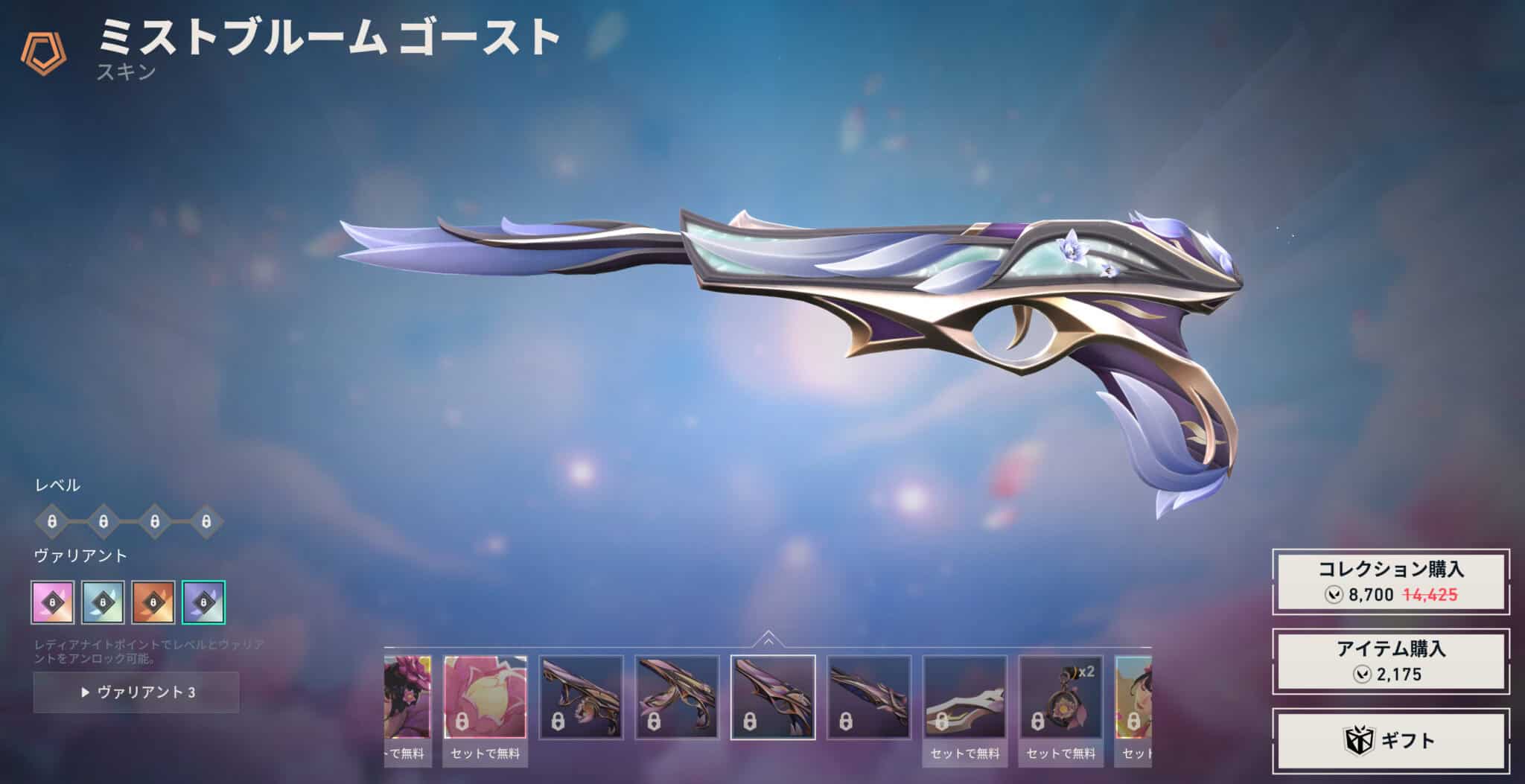Click the lock icon on the melee weapon thumbnail

[x=941, y=722]
